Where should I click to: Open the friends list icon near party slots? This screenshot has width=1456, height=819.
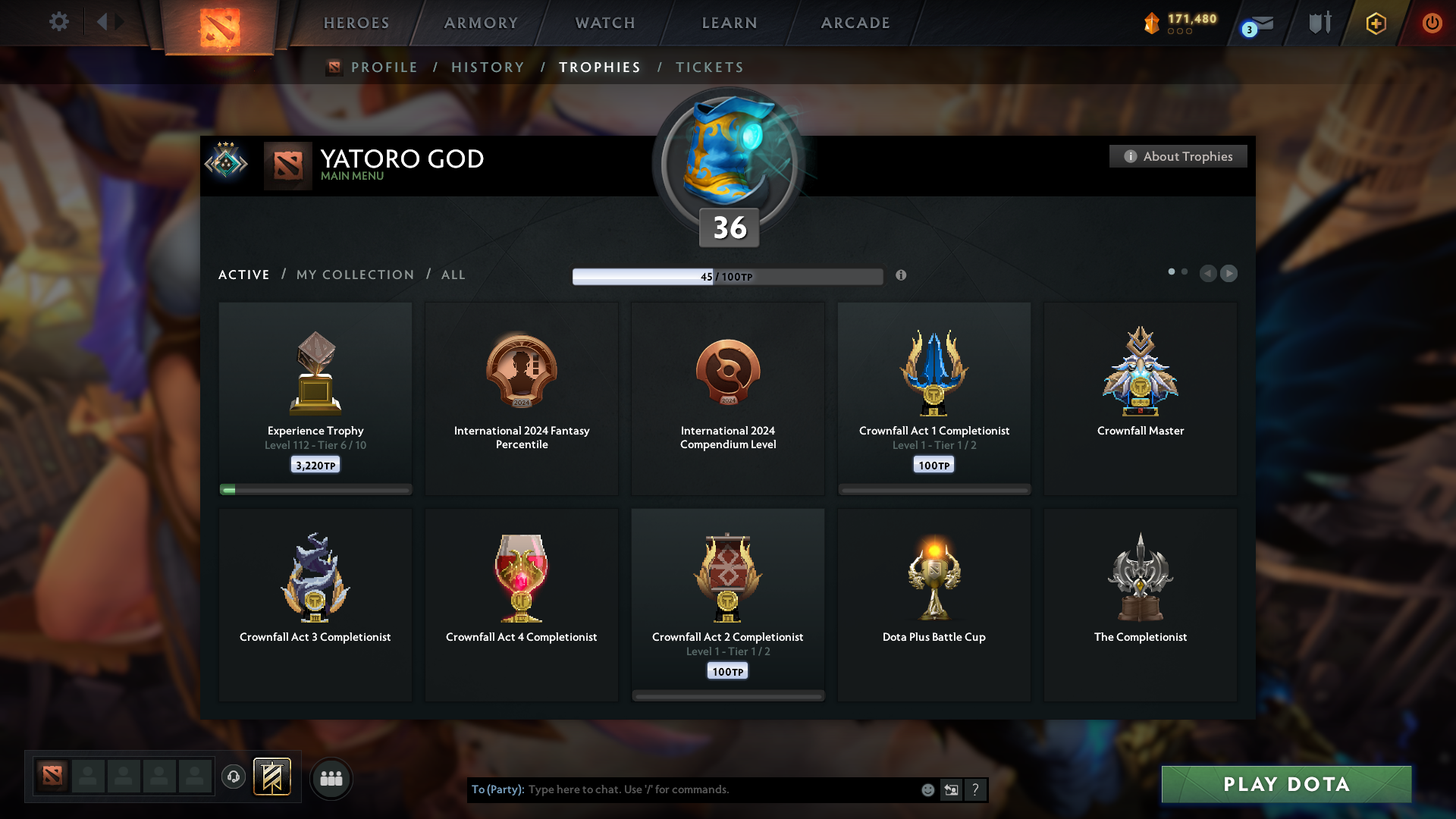(x=331, y=778)
